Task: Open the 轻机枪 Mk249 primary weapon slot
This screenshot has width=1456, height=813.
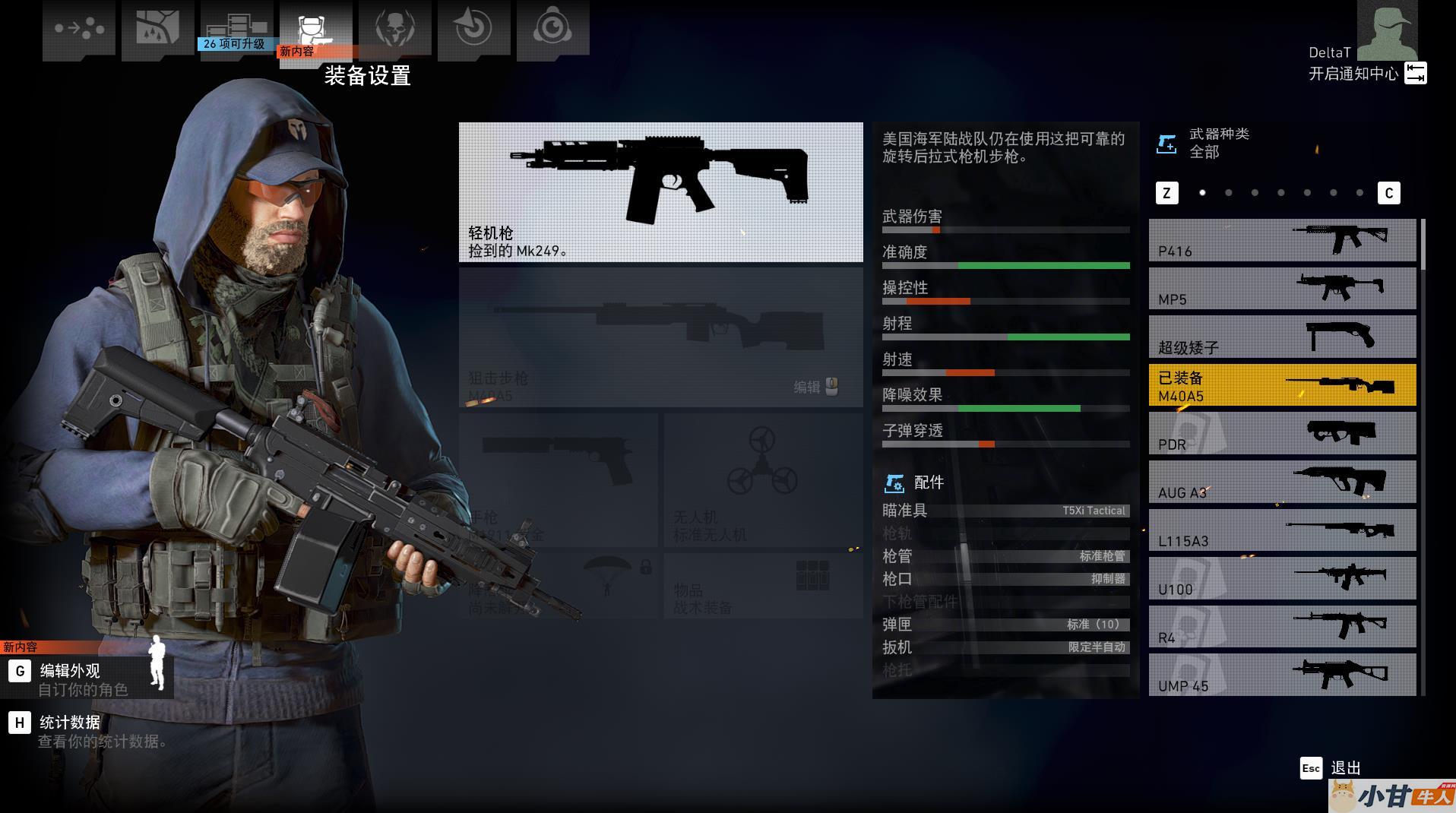Action: (660, 192)
